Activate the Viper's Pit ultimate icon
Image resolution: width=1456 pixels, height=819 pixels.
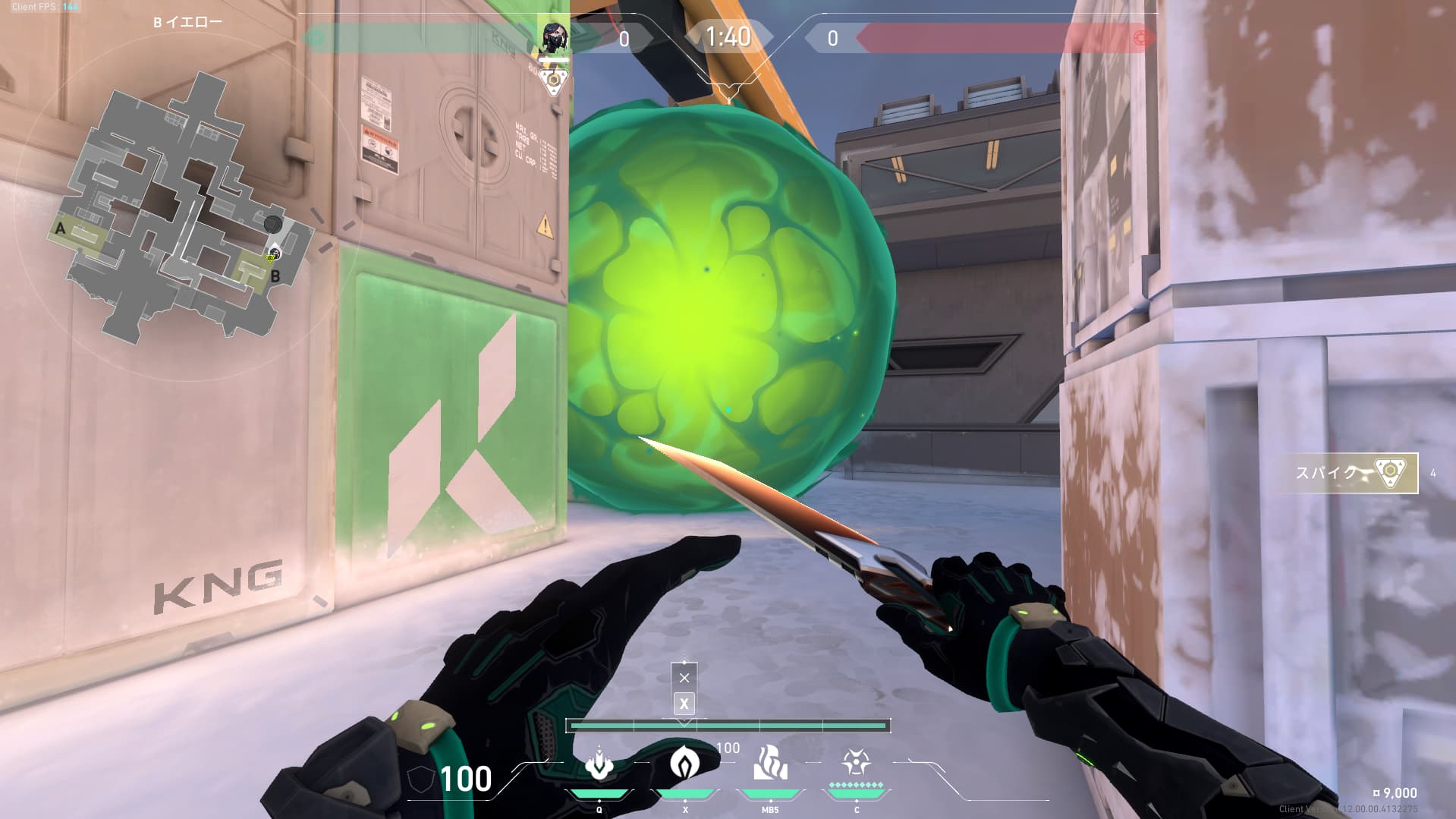pos(856,761)
